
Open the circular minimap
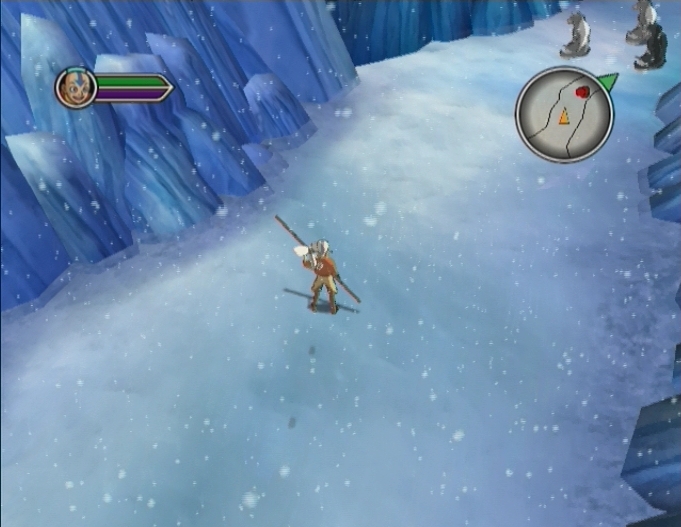click(563, 114)
